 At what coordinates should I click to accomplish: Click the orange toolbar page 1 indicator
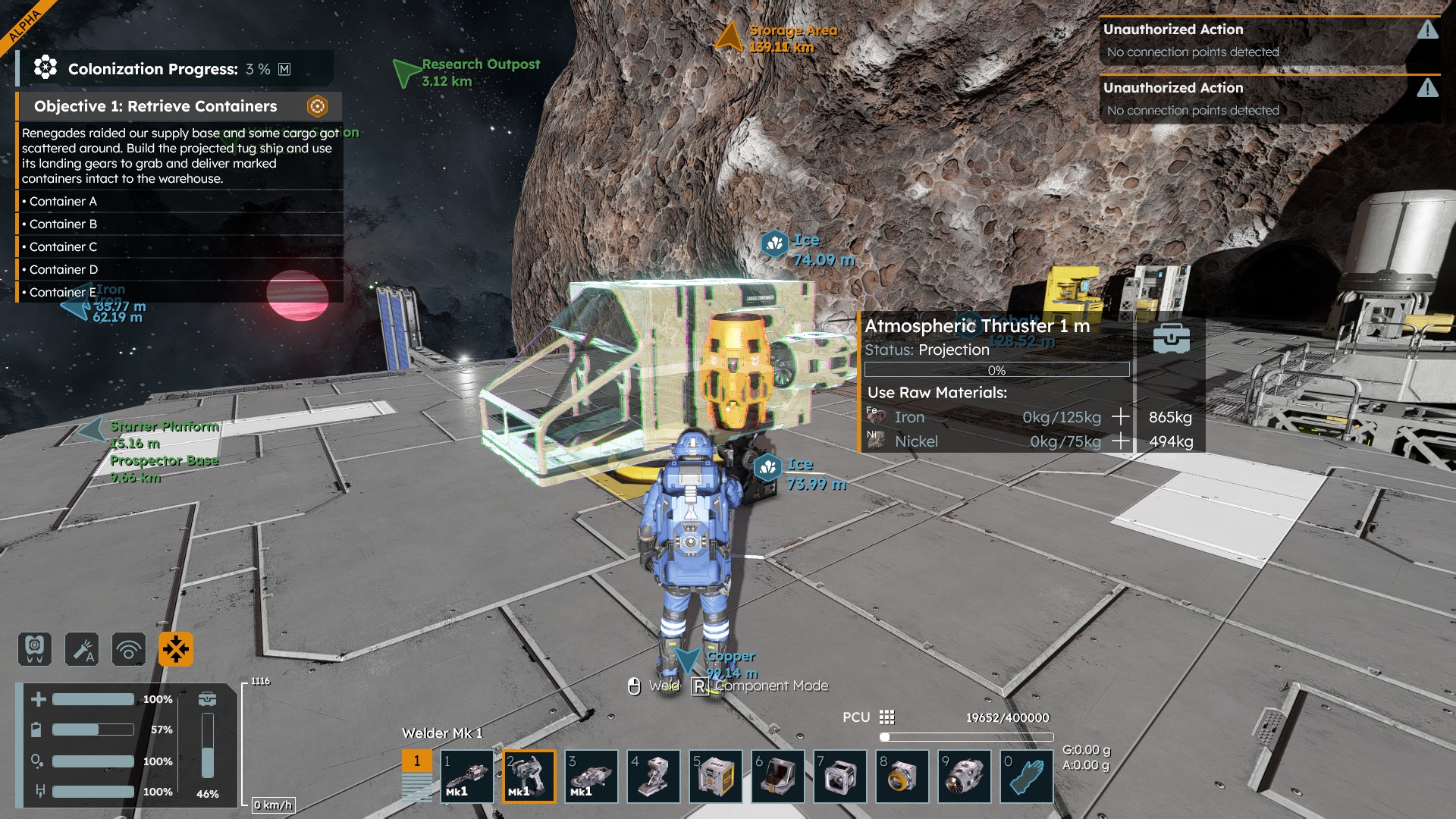(x=416, y=761)
